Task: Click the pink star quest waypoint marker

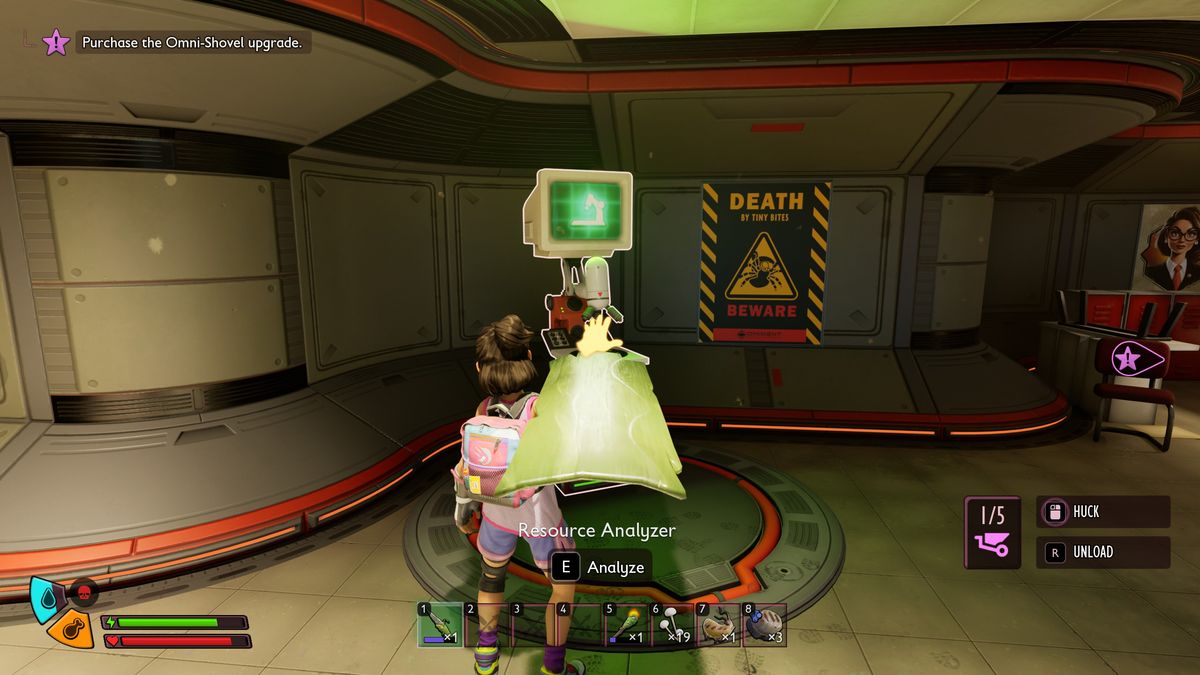Action: coord(1130,358)
